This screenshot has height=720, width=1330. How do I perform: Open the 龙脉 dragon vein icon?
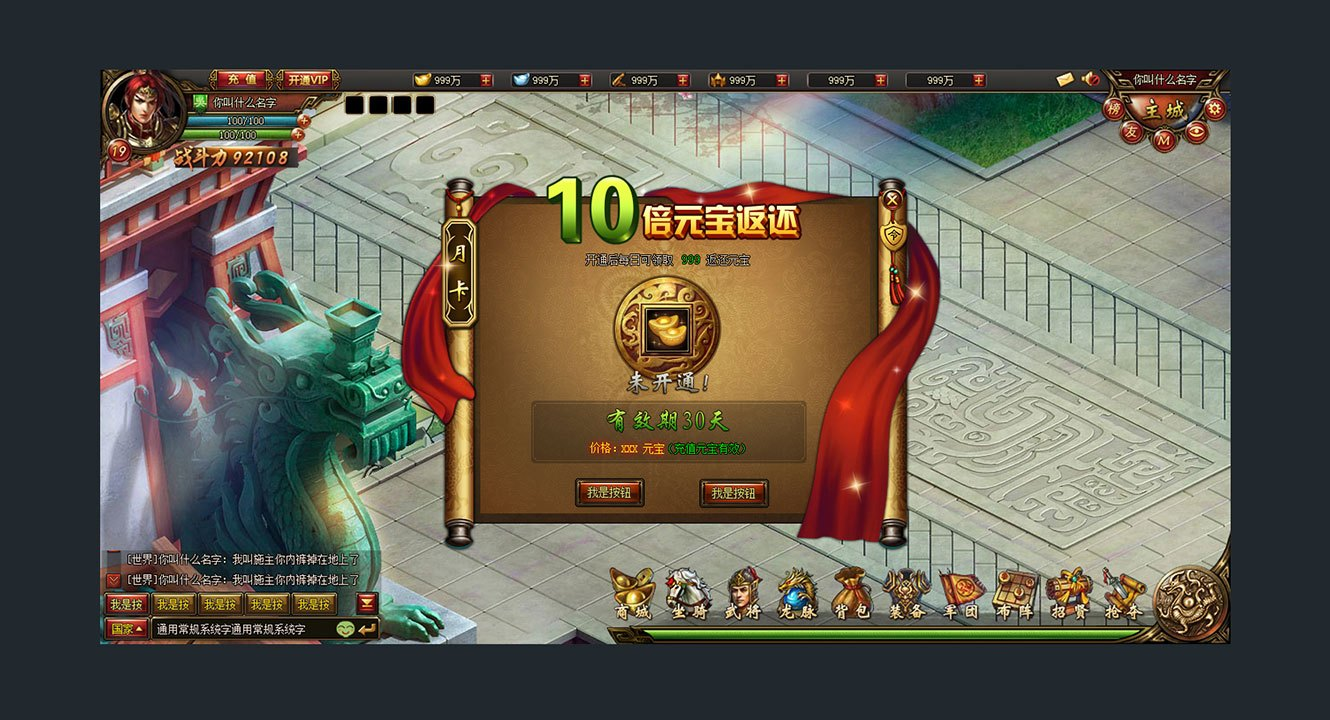tap(794, 587)
